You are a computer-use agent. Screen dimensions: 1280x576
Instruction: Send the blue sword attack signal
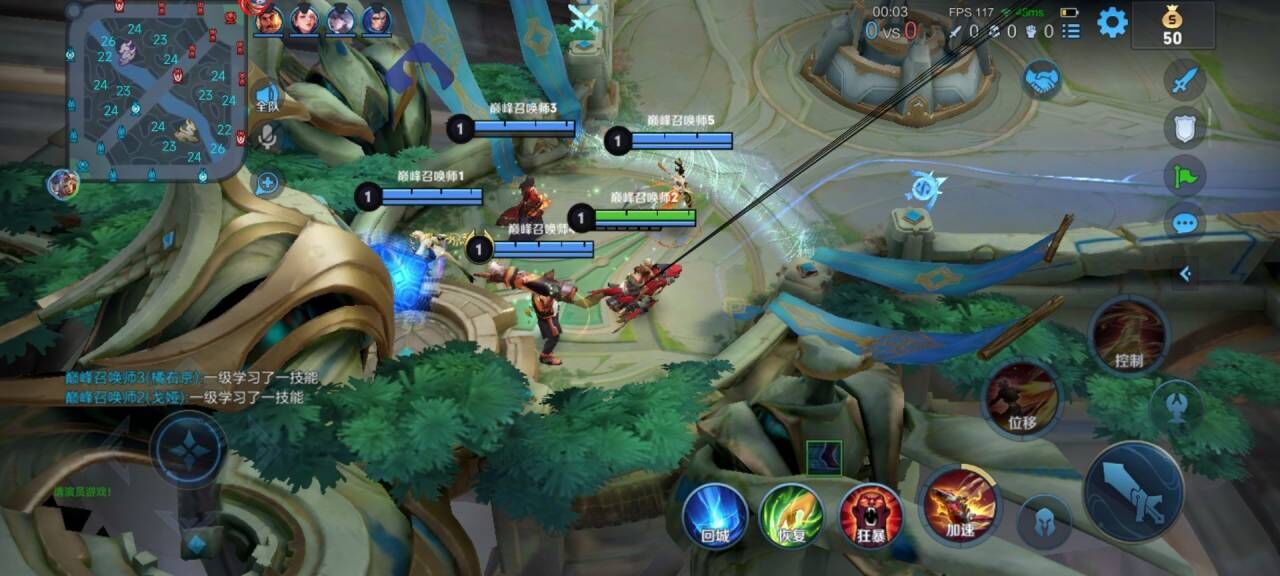point(1185,79)
